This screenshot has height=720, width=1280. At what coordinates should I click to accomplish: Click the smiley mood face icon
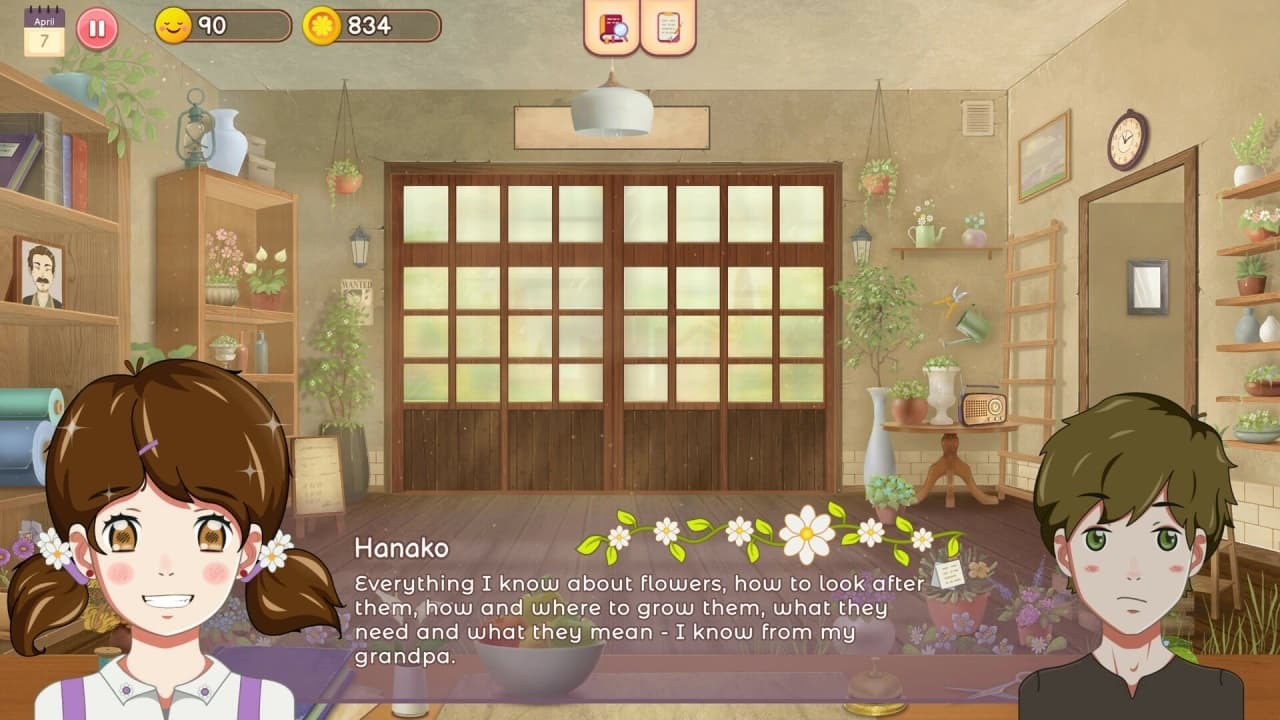(173, 27)
